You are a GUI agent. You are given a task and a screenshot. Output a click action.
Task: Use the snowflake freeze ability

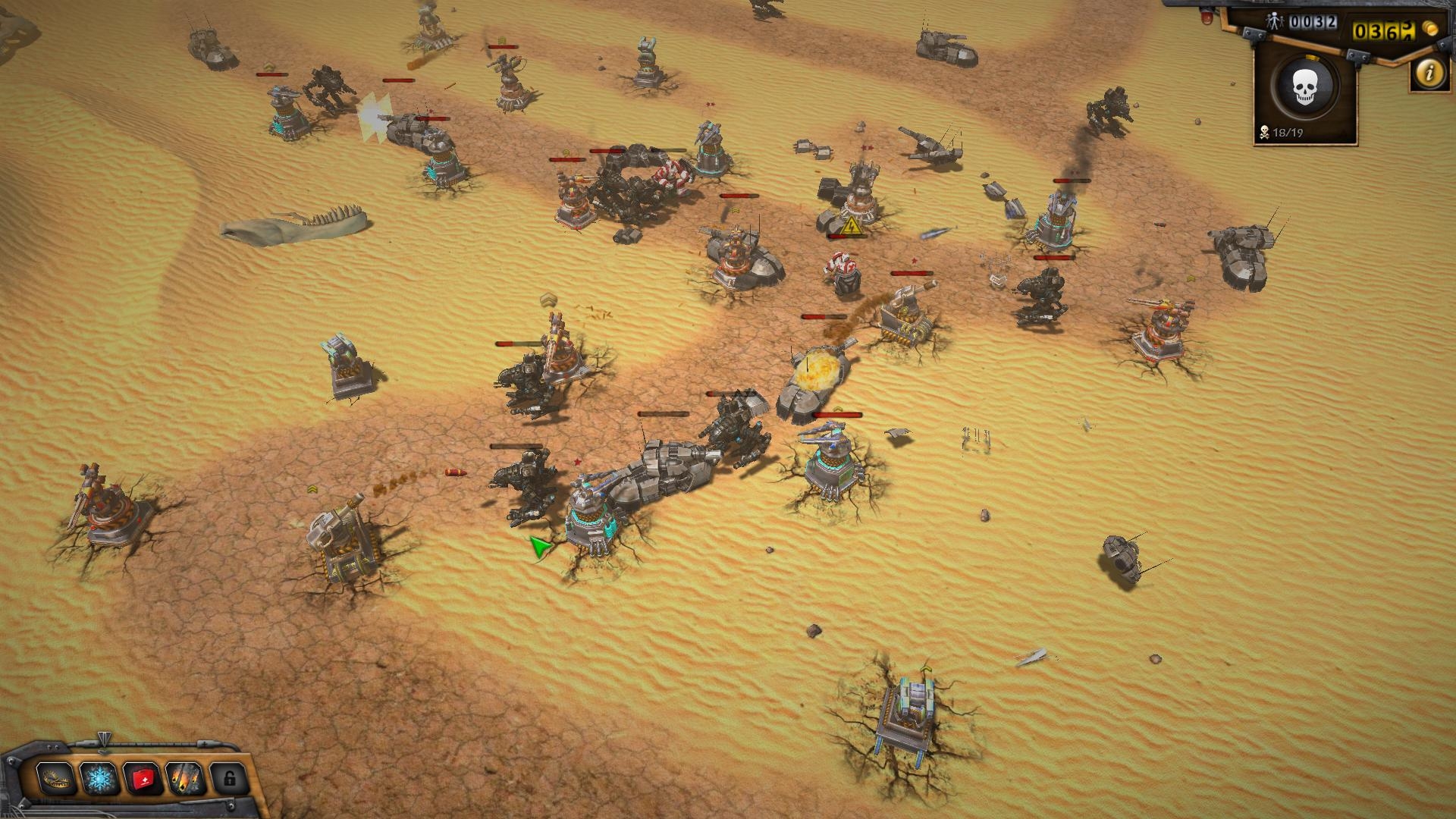click(x=99, y=779)
